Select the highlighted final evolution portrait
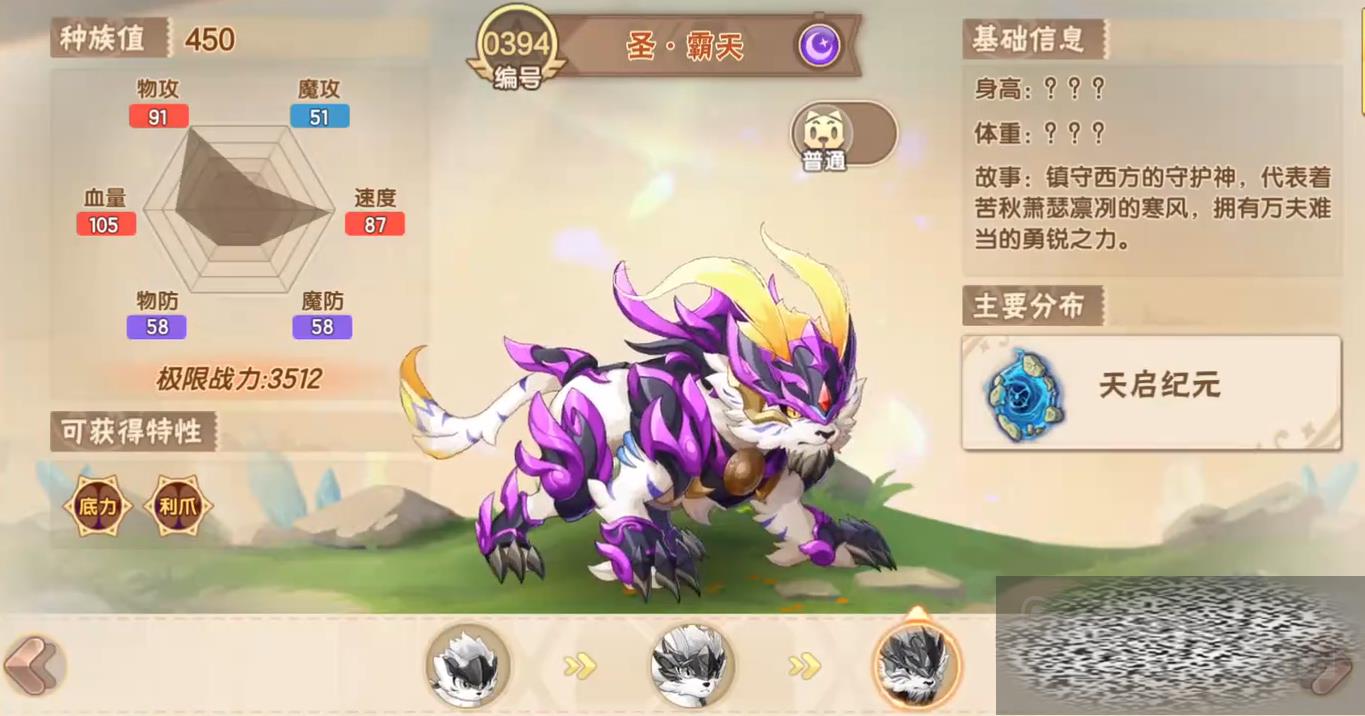Image resolution: width=1365 pixels, height=716 pixels. point(916,664)
